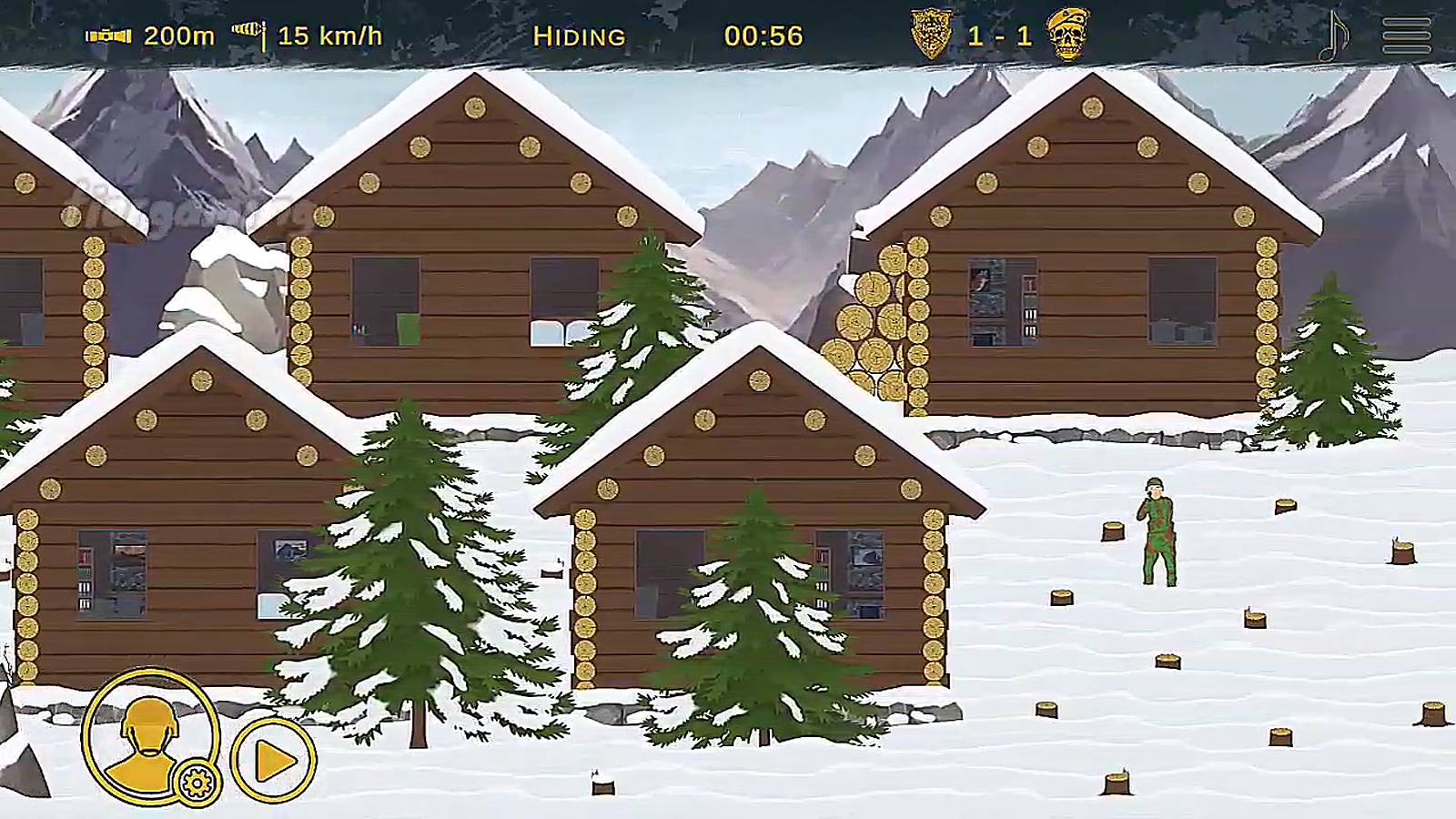Click the 00:56 countdown timer
Image resolution: width=1456 pixels, height=819 pixels.
[765, 36]
